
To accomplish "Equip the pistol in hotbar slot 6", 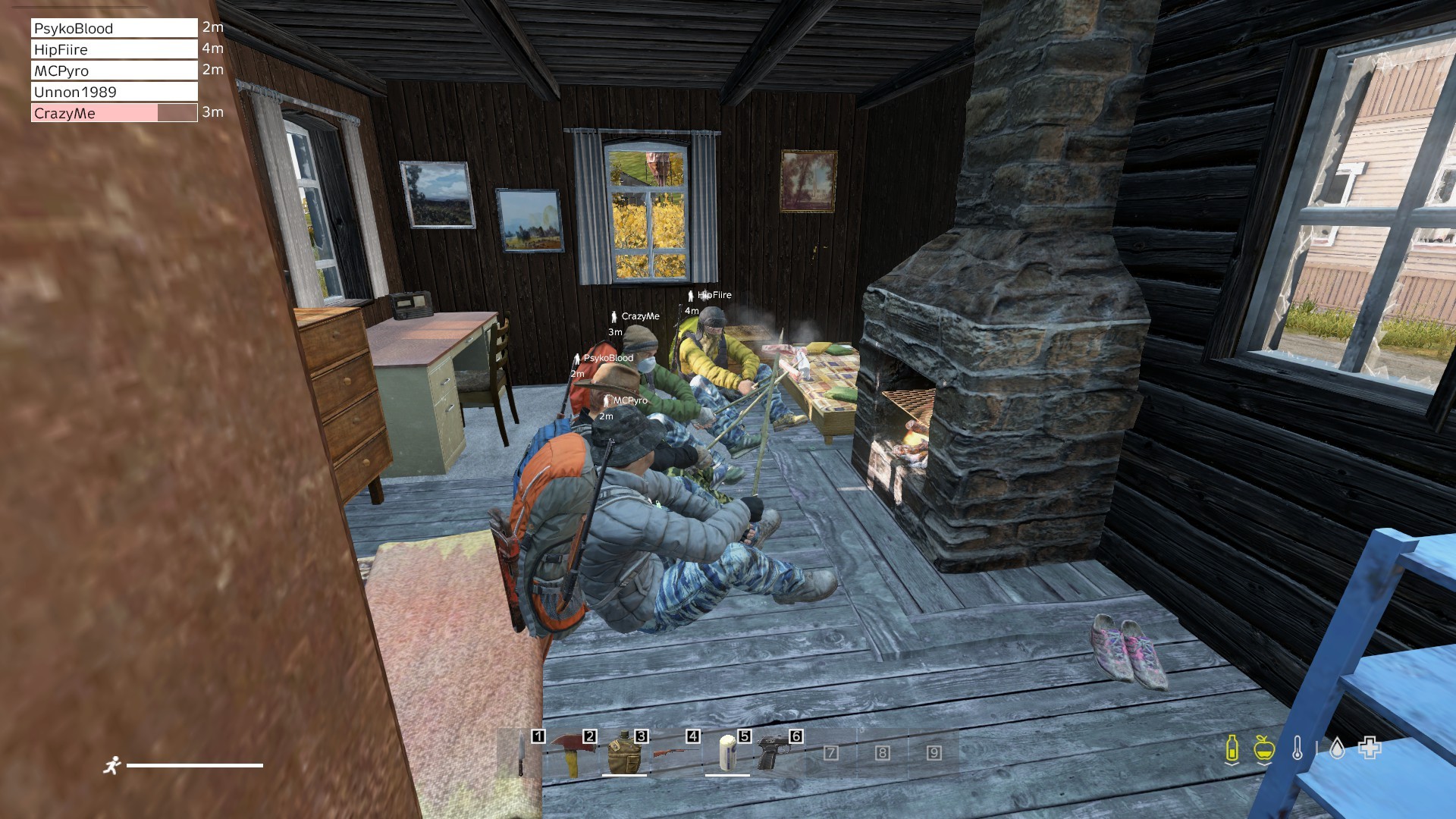I will point(779,753).
